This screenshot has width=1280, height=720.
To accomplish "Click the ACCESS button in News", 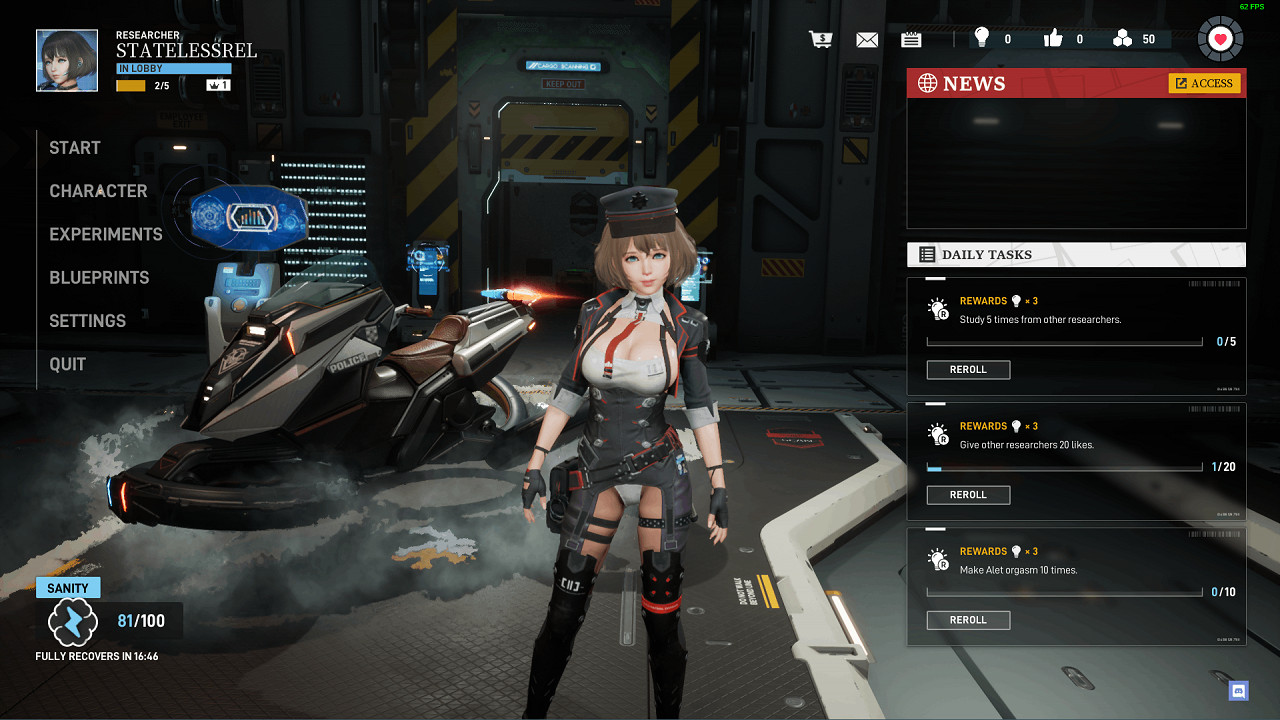I will 1204,83.
